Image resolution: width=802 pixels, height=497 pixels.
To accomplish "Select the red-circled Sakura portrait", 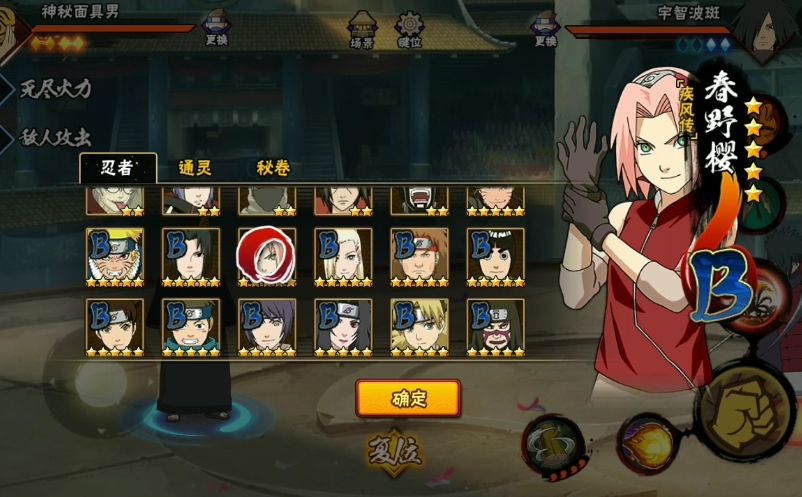I will pyautogui.click(x=266, y=257).
